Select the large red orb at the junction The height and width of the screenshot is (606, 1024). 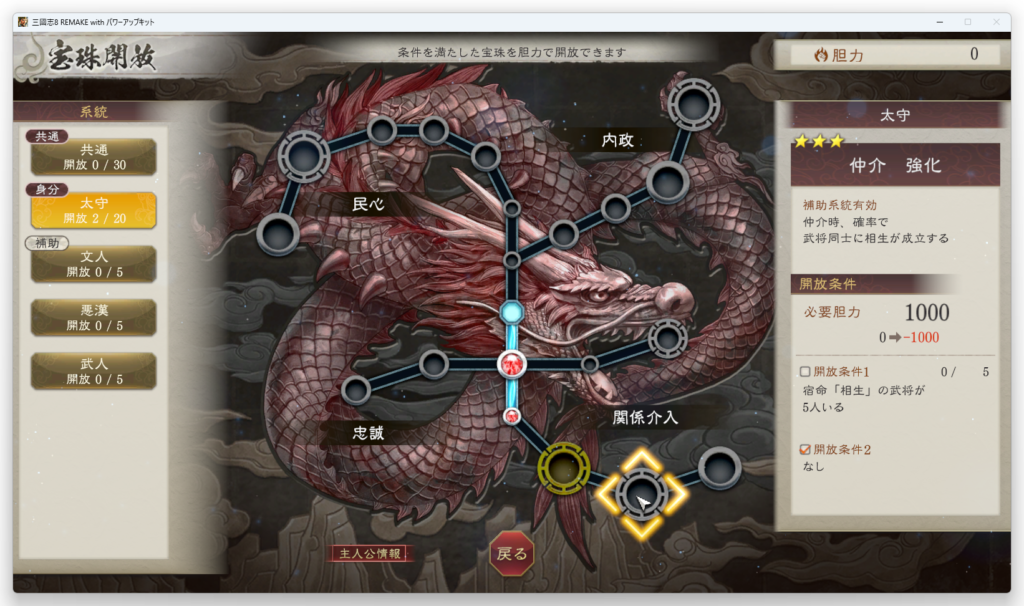tap(512, 364)
